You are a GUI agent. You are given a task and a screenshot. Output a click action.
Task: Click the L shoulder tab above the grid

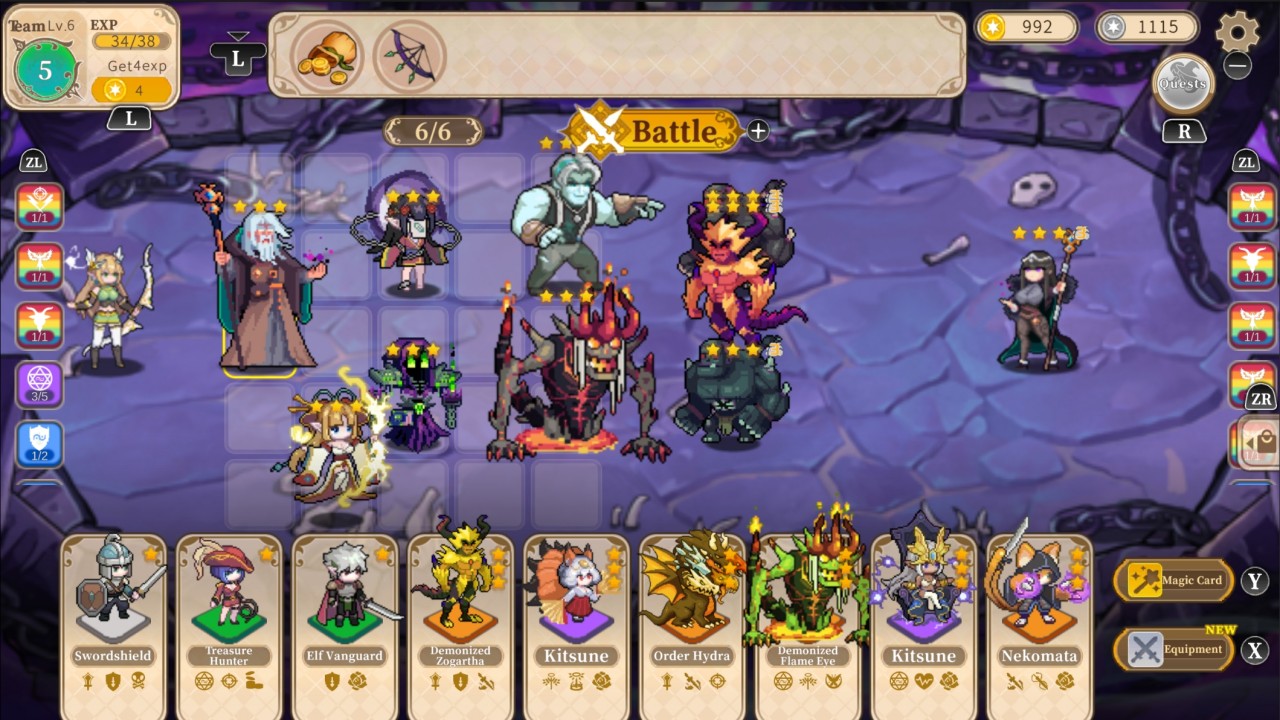(x=237, y=58)
